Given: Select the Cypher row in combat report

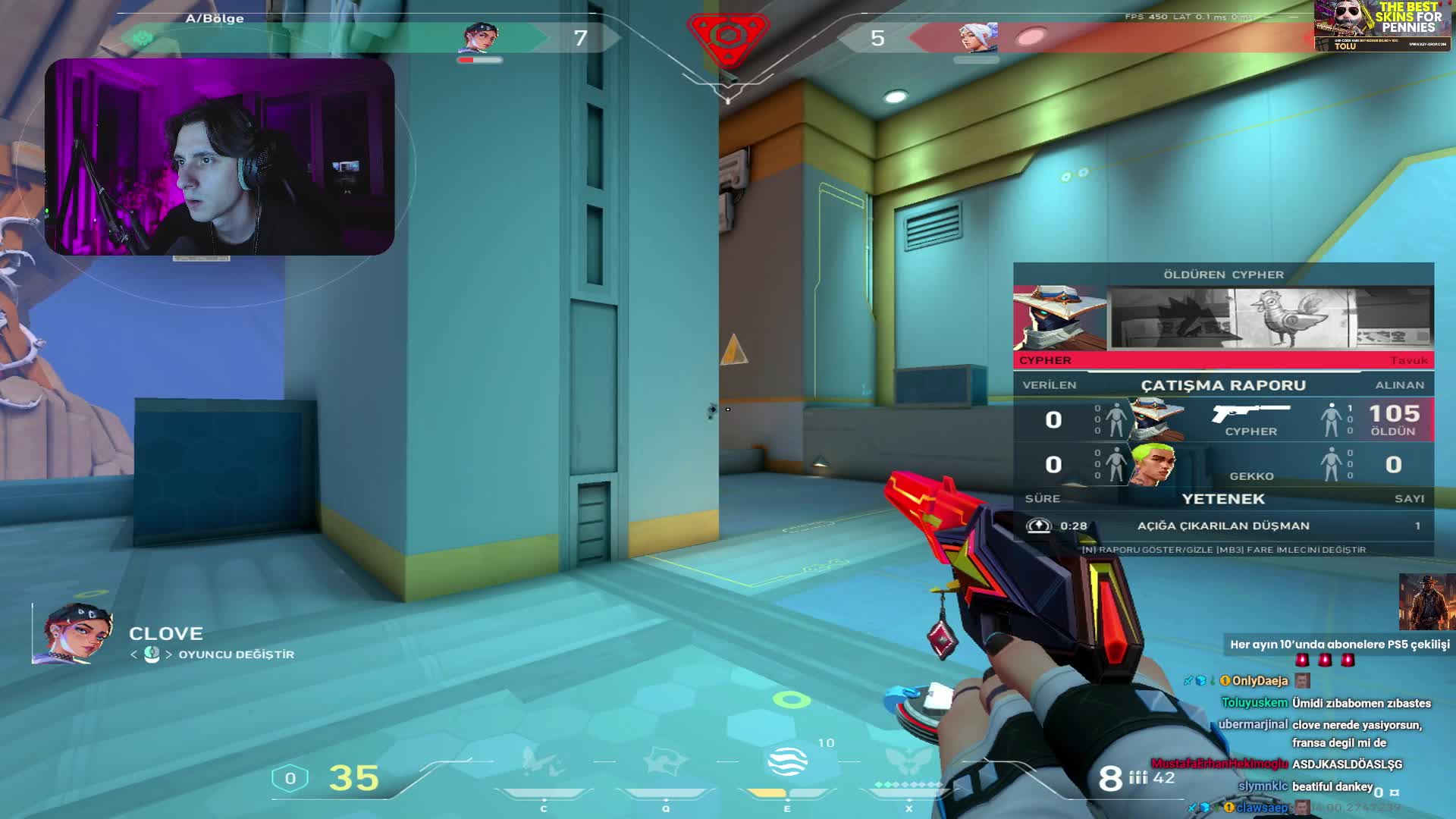Looking at the screenshot, I should 1222,419.
